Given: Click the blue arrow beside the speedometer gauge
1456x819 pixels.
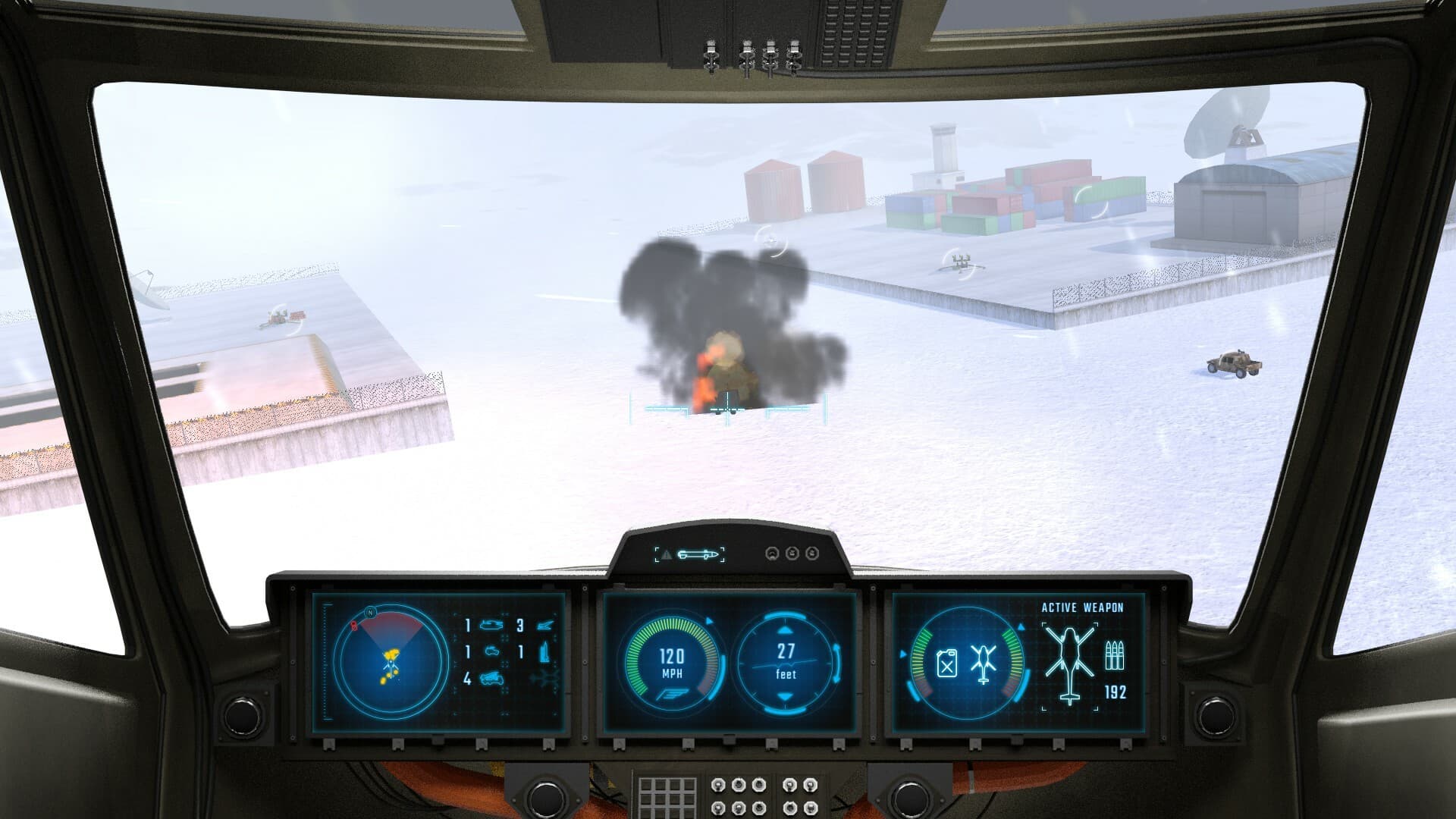Looking at the screenshot, I should [x=709, y=620].
